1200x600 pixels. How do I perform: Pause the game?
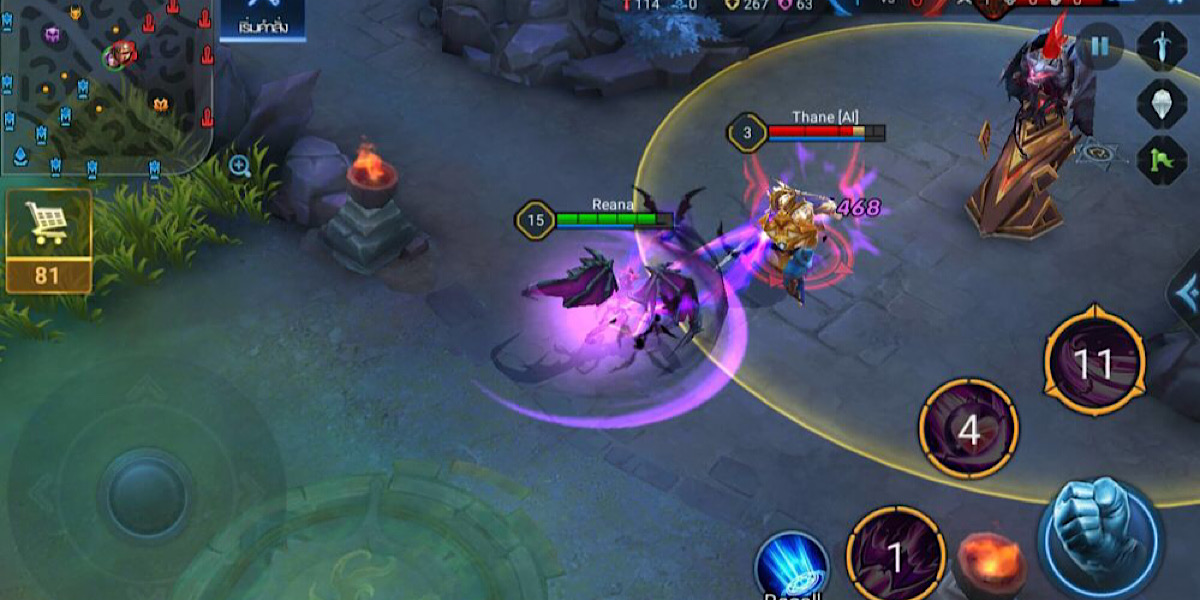click(1100, 46)
